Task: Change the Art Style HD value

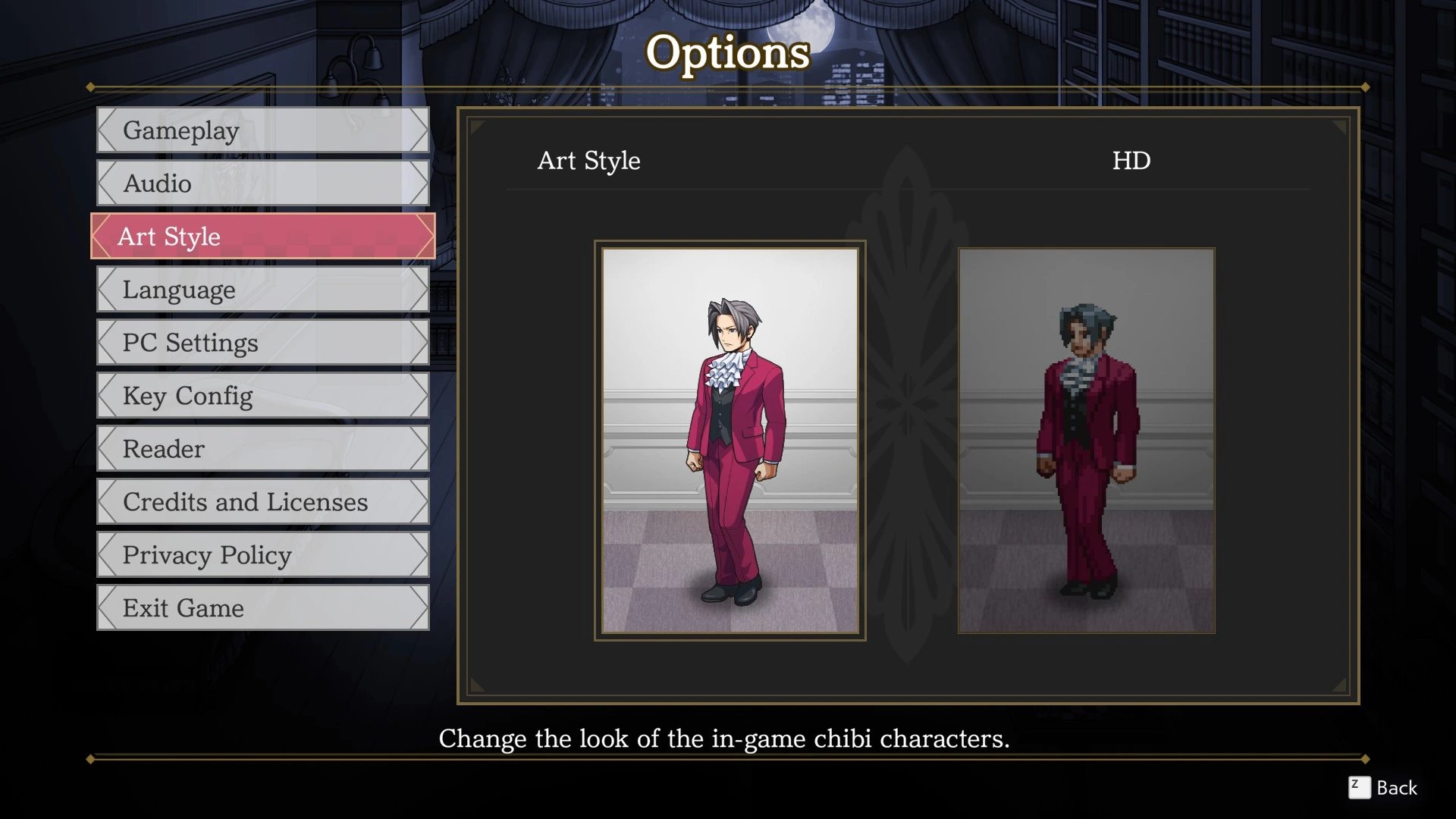Action: (x=1131, y=161)
